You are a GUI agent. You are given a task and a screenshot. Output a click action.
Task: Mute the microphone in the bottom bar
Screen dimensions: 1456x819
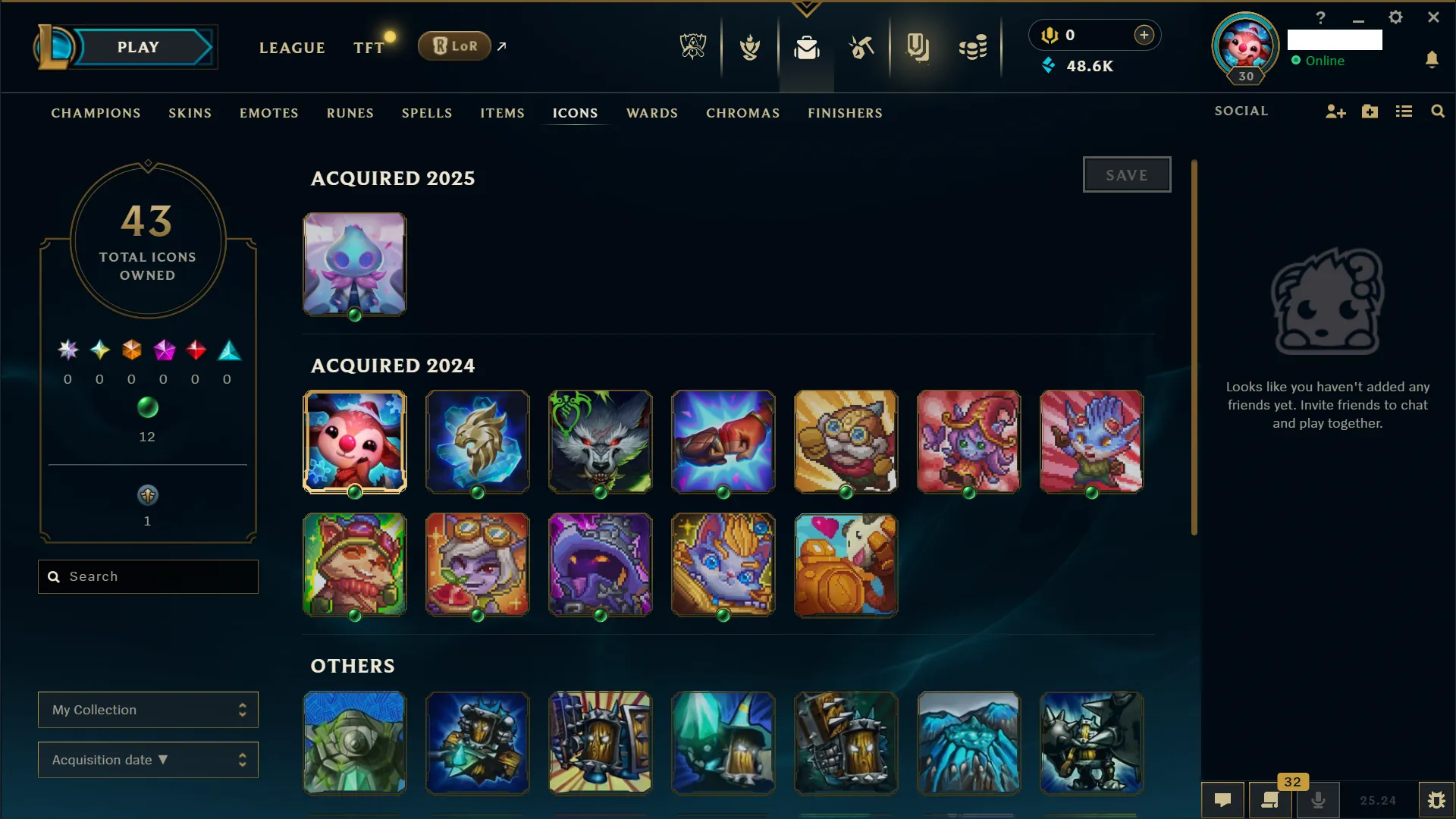coord(1319,799)
